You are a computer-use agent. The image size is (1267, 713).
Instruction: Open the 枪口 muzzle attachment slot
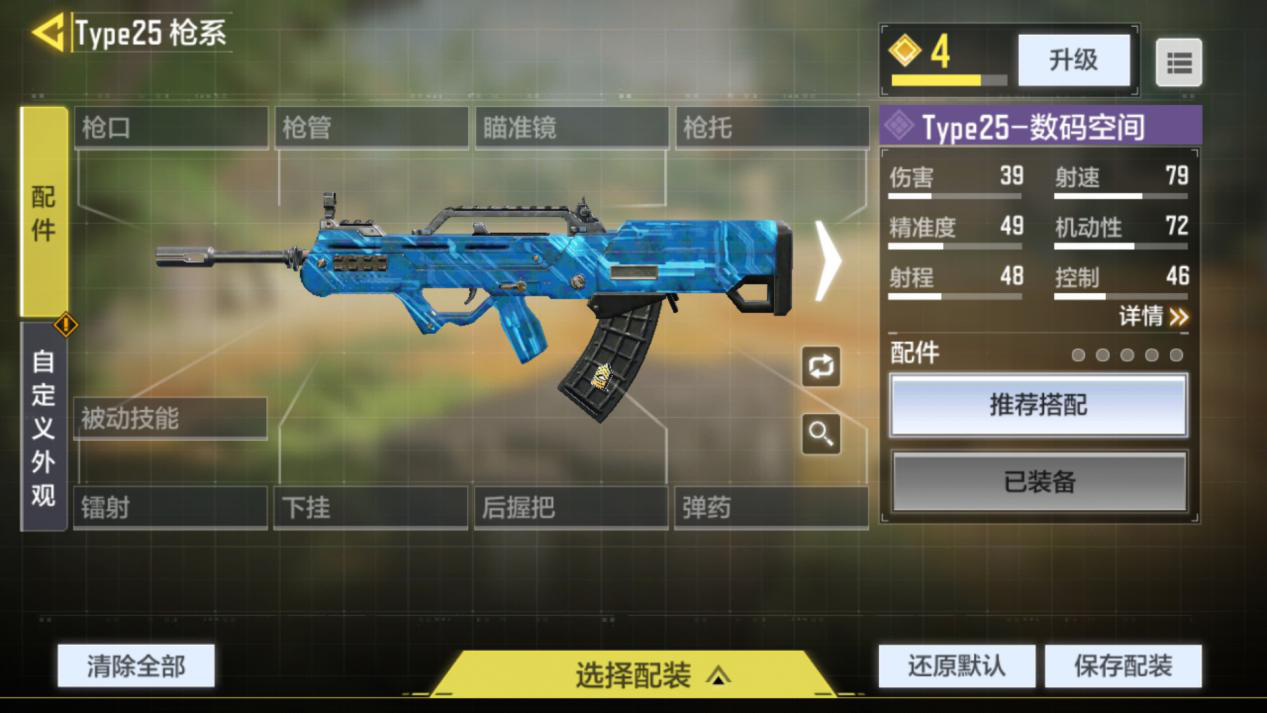pyautogui.click(x=171, y=128)
